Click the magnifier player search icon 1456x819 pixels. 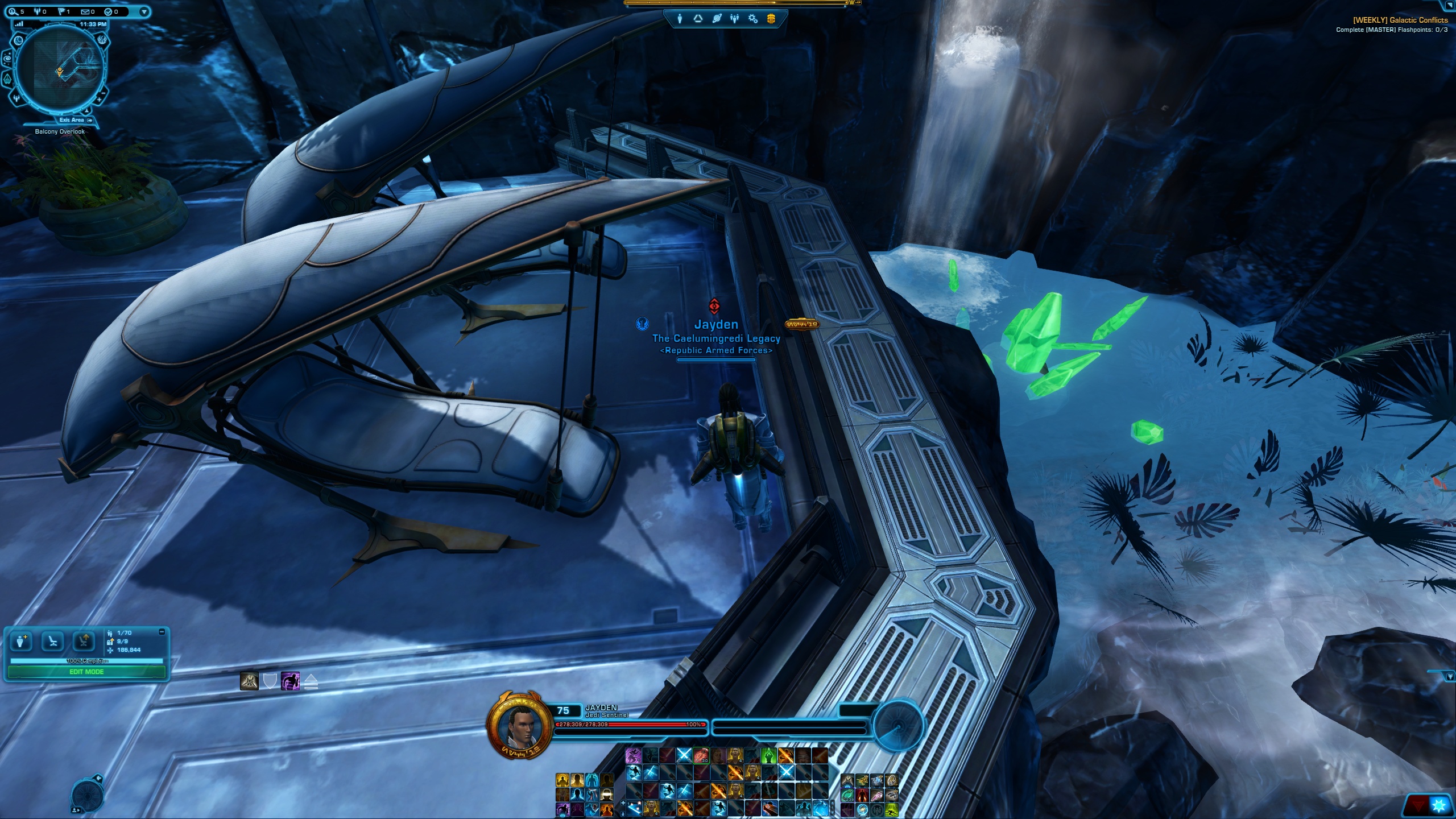point(13,11)
